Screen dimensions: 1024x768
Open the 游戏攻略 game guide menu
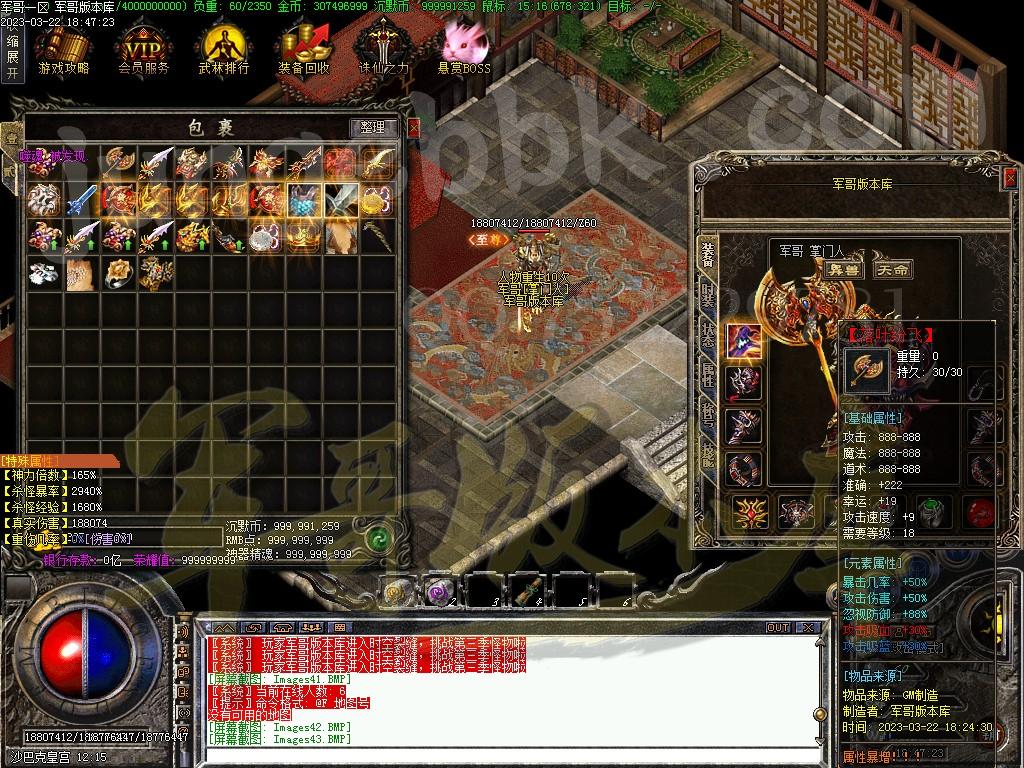click(63, 50)
